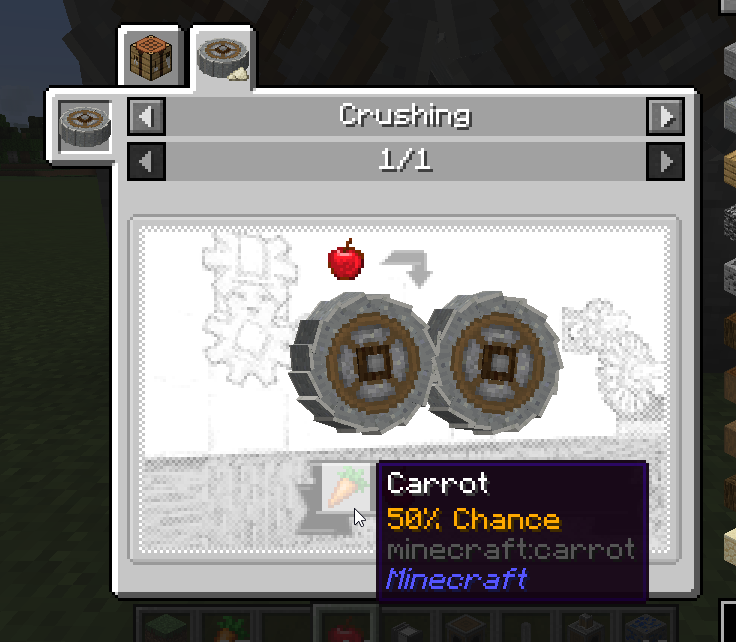
Task: Click the previous page arrow beside 1/1
Action: pyautogui.click(x=147, y=160)
